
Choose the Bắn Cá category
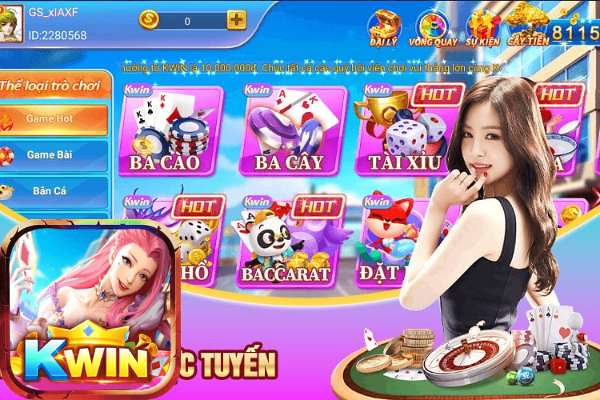(x=54, y=190)
